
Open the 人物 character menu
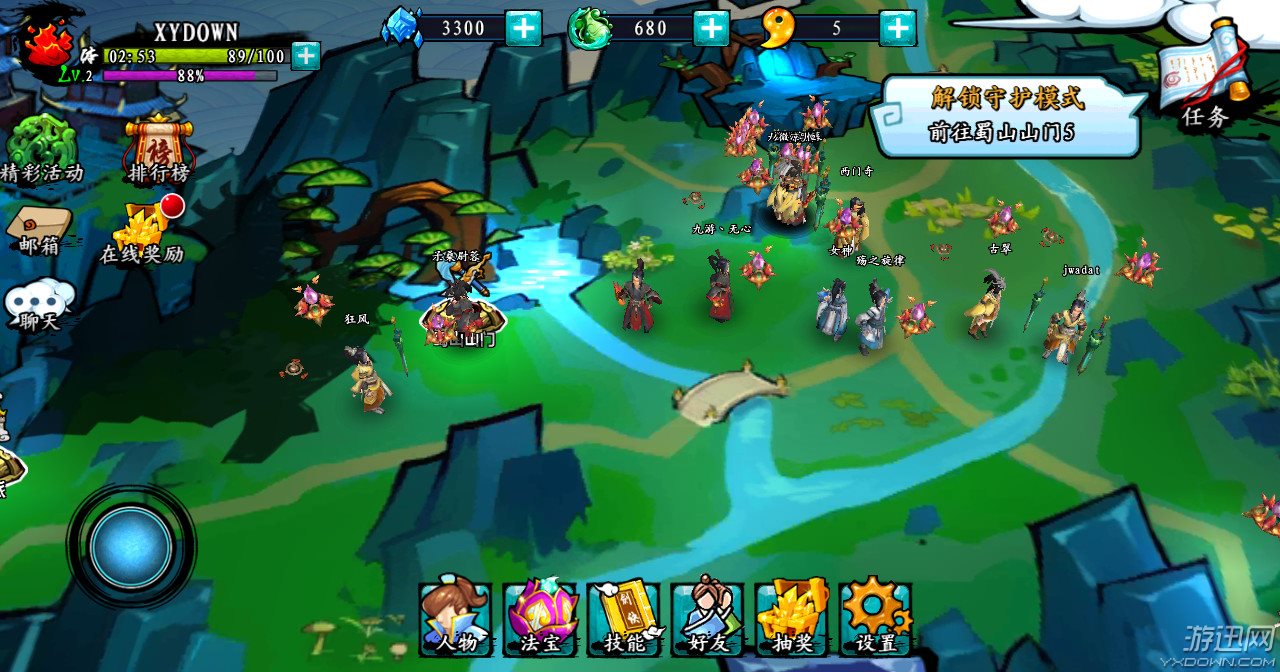[x=455, y=617]
